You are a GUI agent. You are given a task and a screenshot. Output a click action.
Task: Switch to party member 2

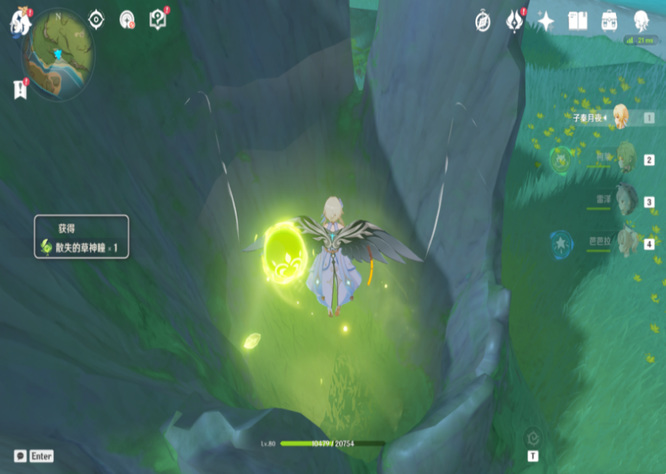click(627, 158)
